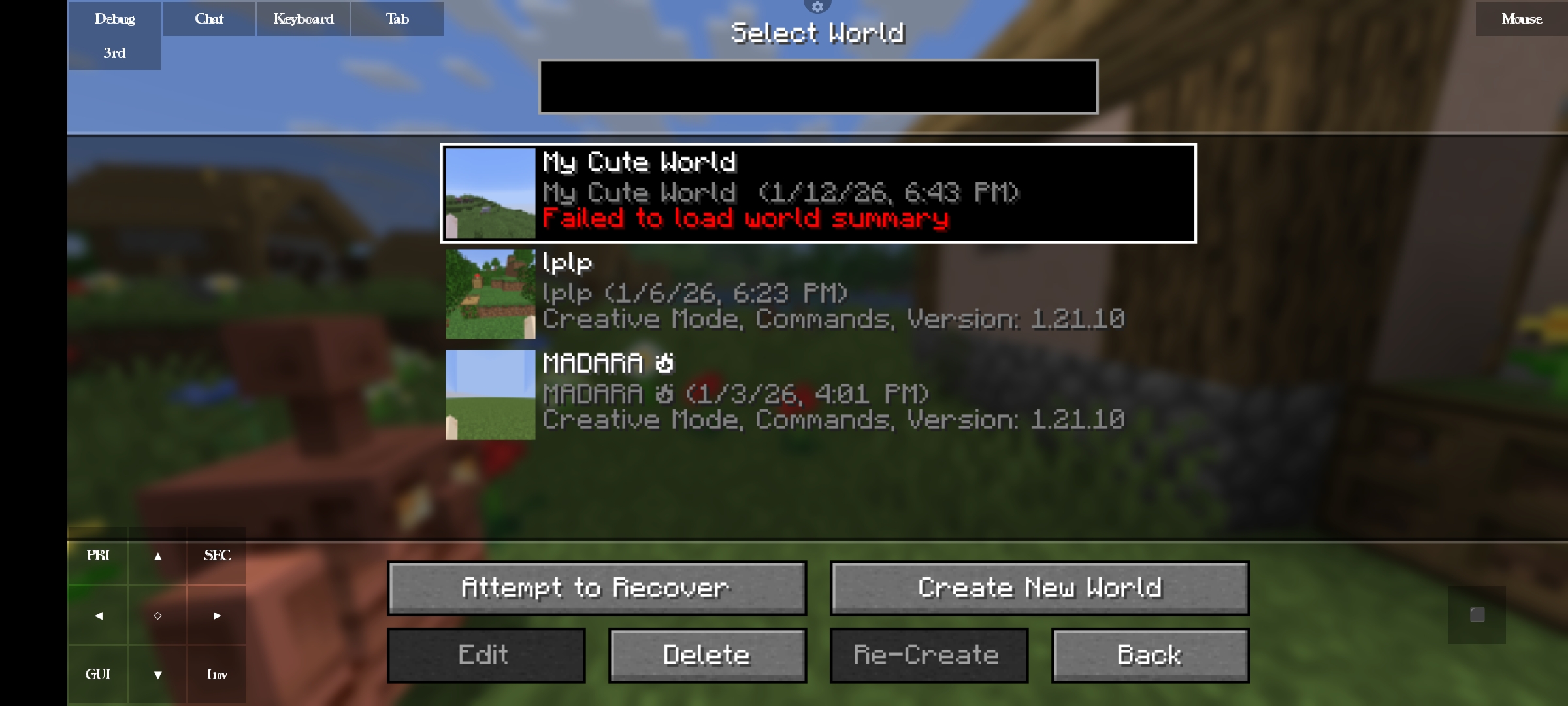Click Create New World

(x=1039, y=587)
